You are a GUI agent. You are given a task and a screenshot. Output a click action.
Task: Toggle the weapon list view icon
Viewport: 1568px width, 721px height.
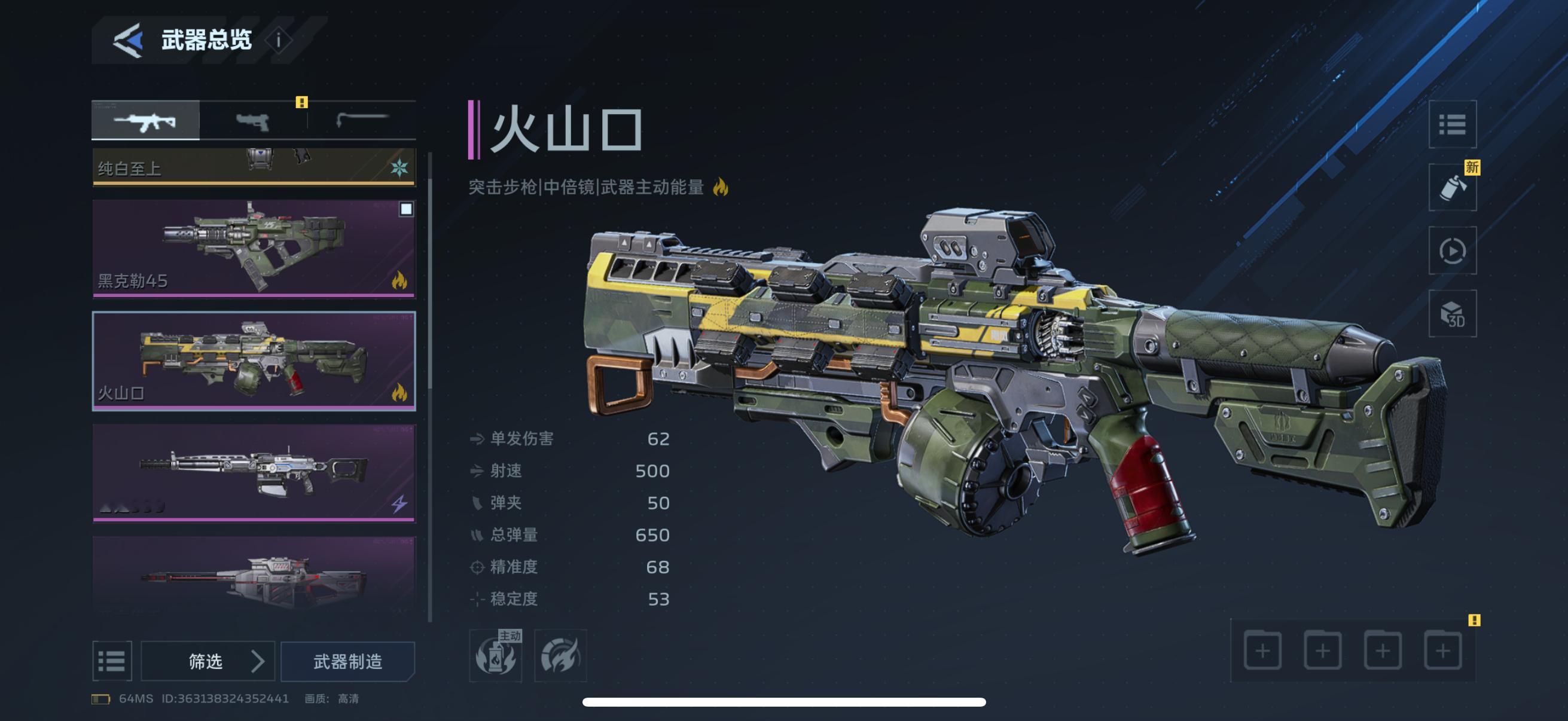[x=112, y=661]
